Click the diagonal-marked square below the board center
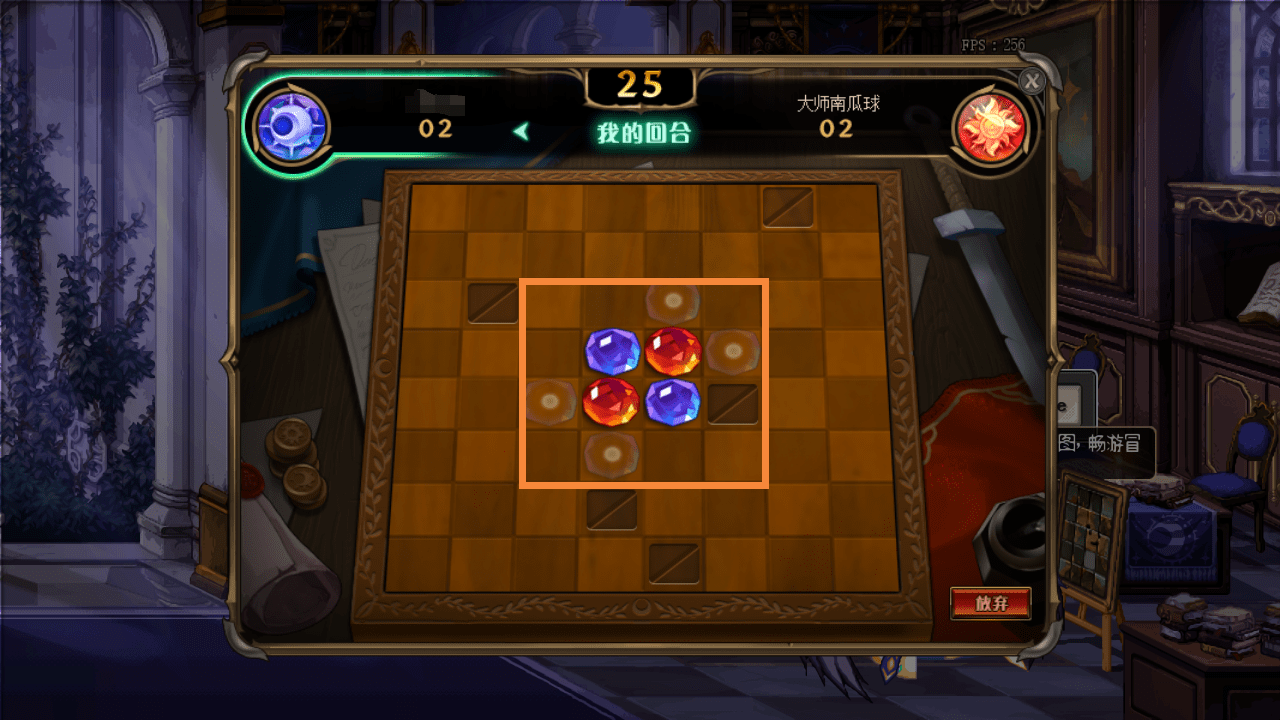1280x720 pixels. point(613,509)
